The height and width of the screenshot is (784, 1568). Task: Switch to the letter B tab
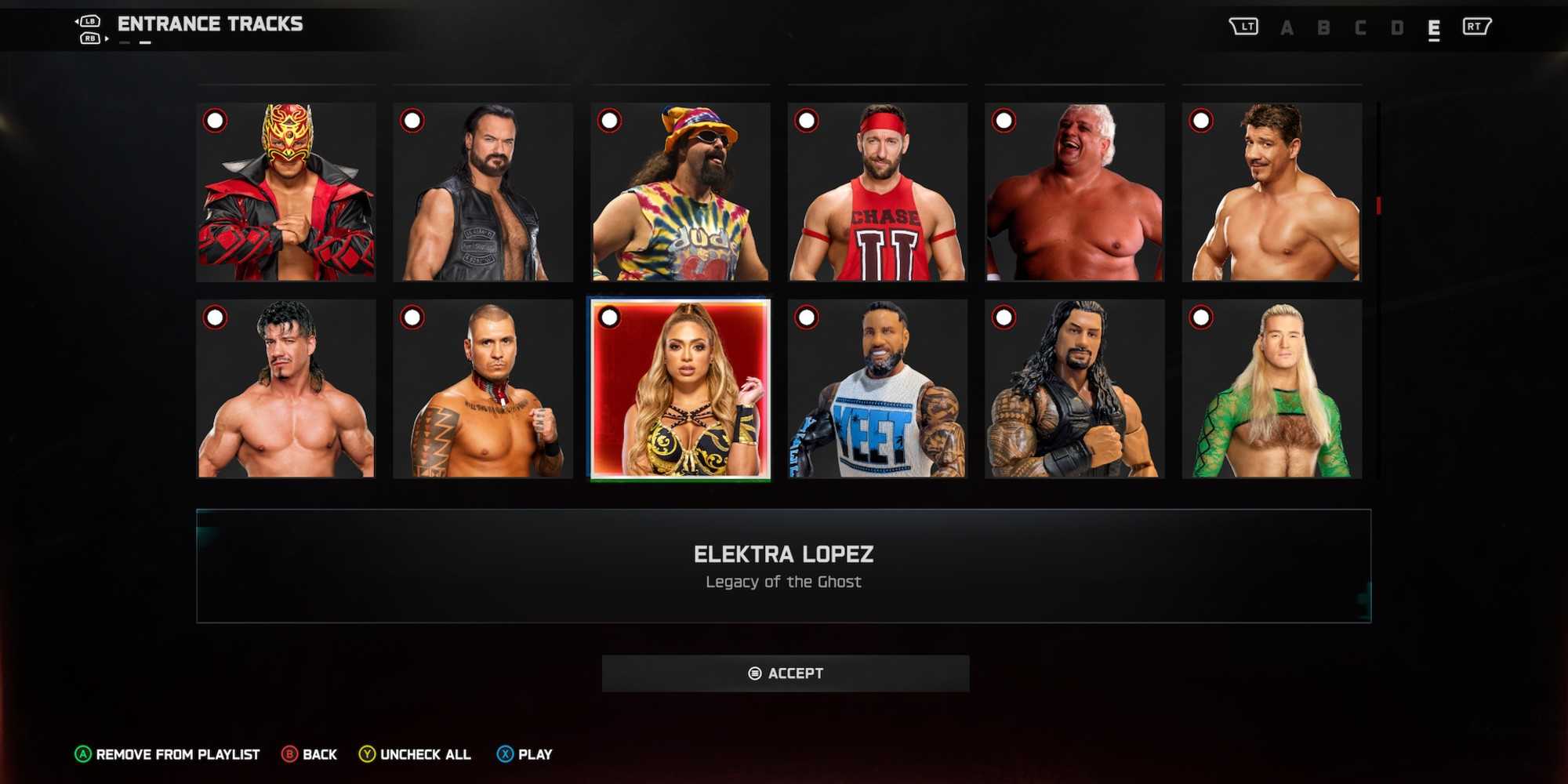click(x=1325, y=26)
